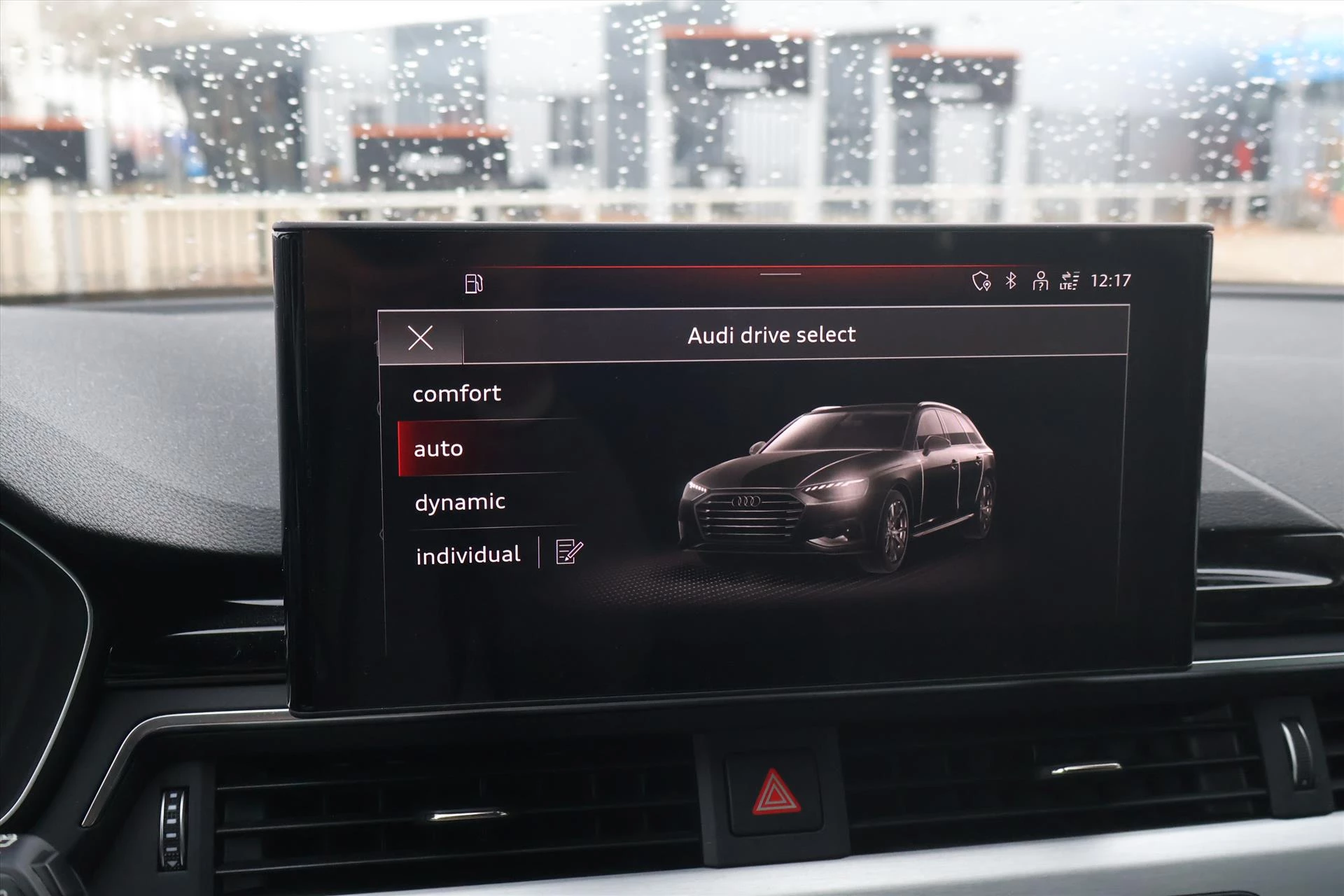Keep auto drive mode selected
The image size is (1344, 896).
tap(439, 448)
